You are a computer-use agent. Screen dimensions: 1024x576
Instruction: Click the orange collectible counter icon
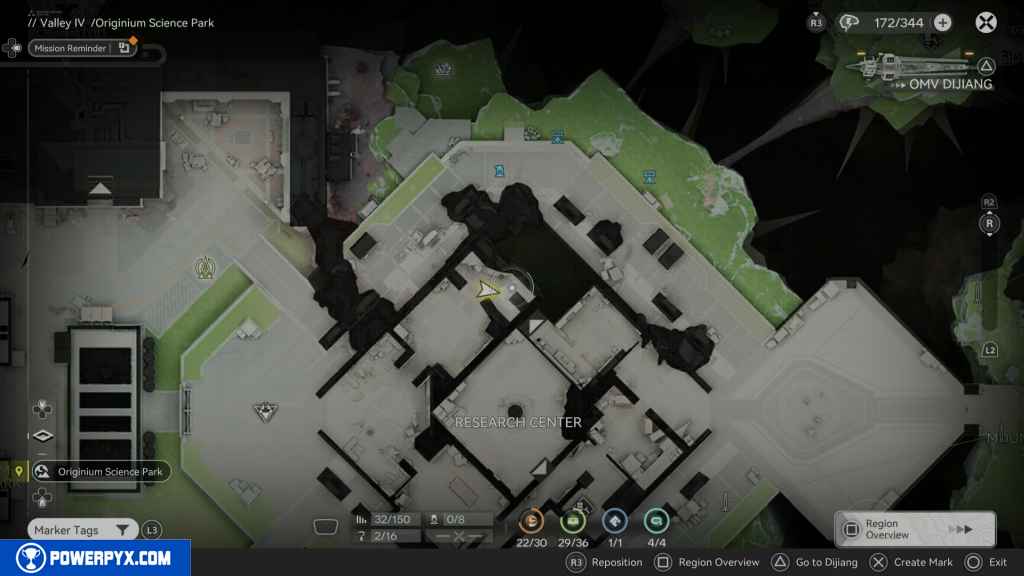(531, 521)
